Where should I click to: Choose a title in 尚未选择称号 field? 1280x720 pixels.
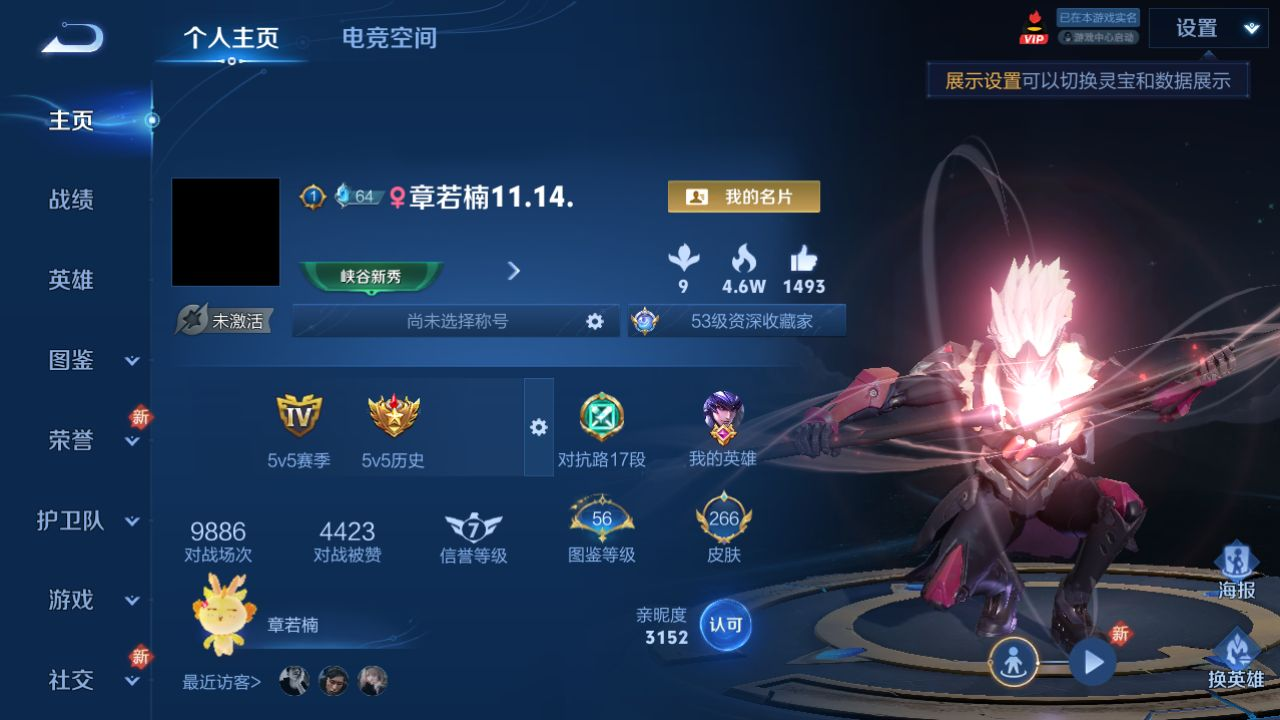pyautogui.click(x=457, y=321)
